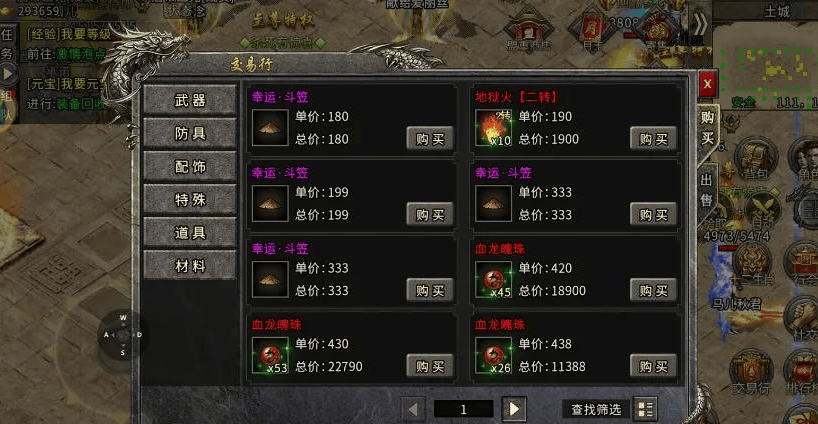Switch to the 材料 materials category
The image size is (818, 424).
[x=190, y=265]
